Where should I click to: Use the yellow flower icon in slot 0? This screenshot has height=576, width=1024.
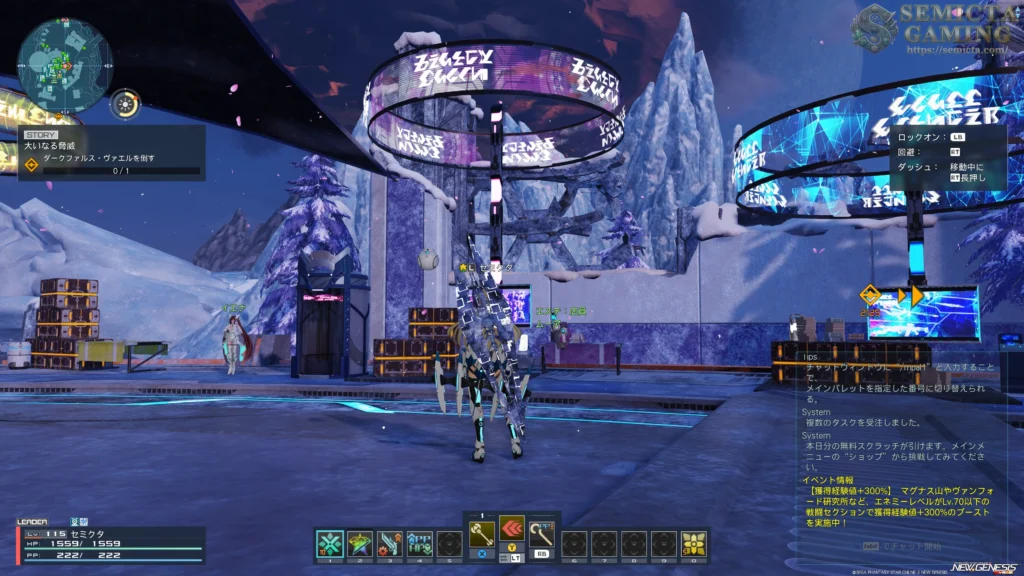click(694, 543)
